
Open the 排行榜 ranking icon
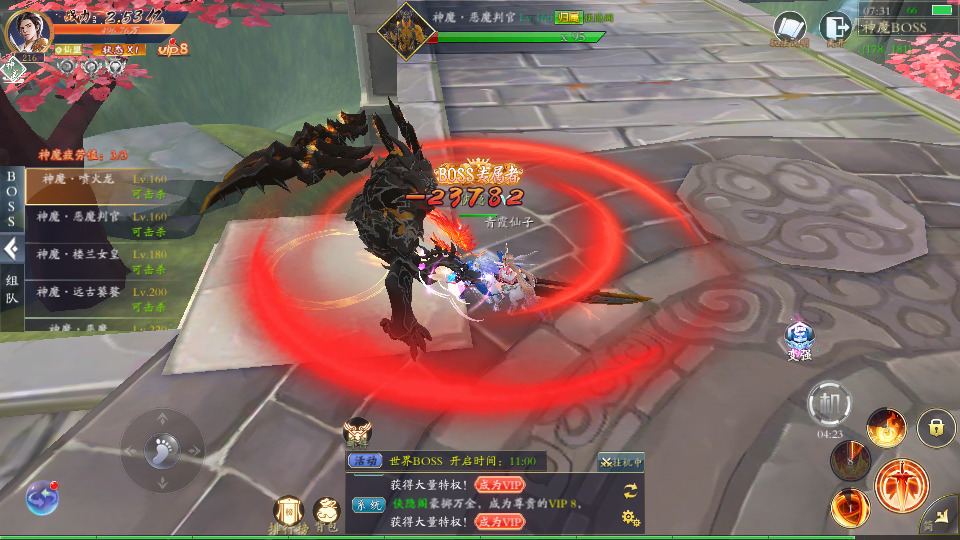[x=288, y=513]
